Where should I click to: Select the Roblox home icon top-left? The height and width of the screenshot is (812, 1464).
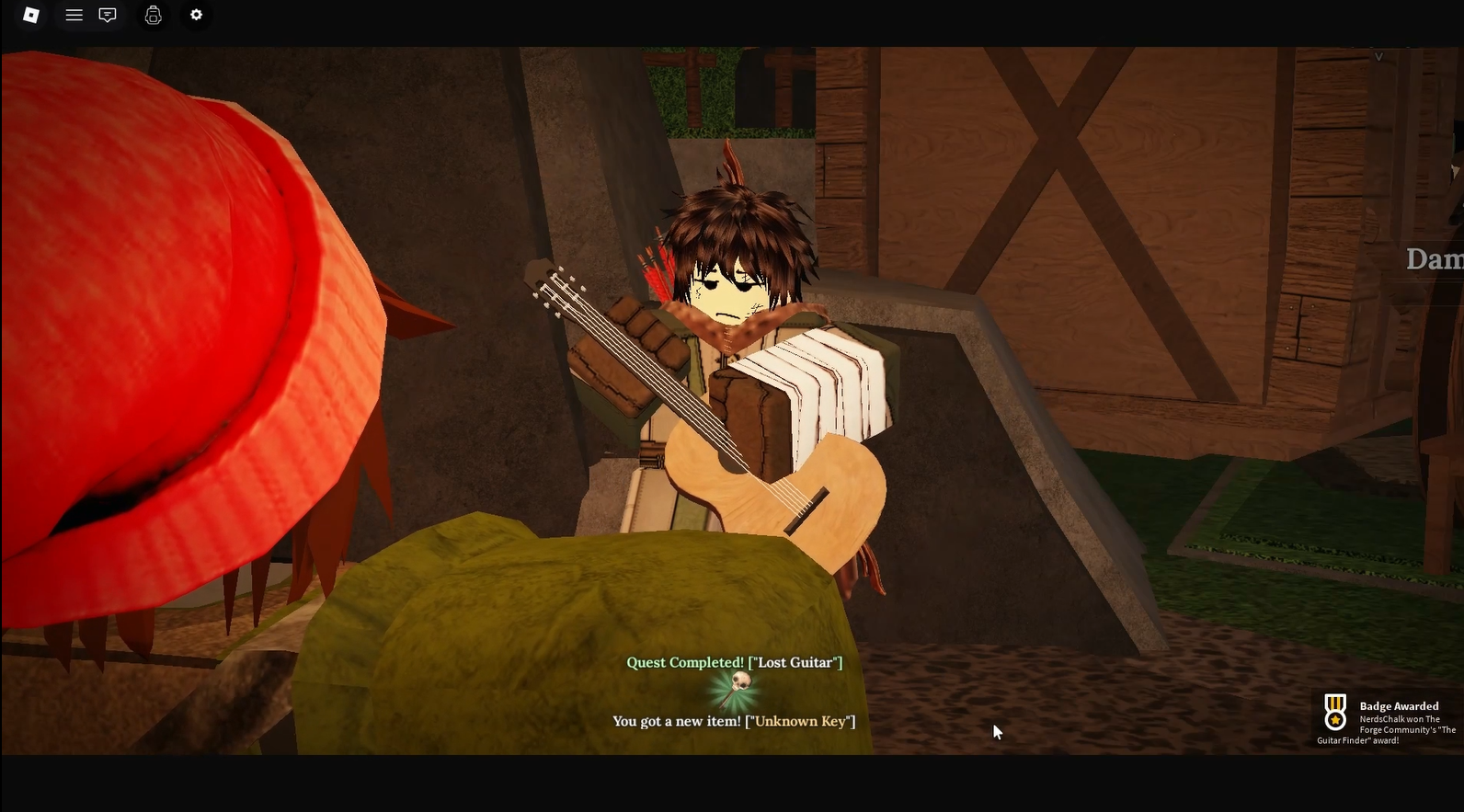coord(30,15)
